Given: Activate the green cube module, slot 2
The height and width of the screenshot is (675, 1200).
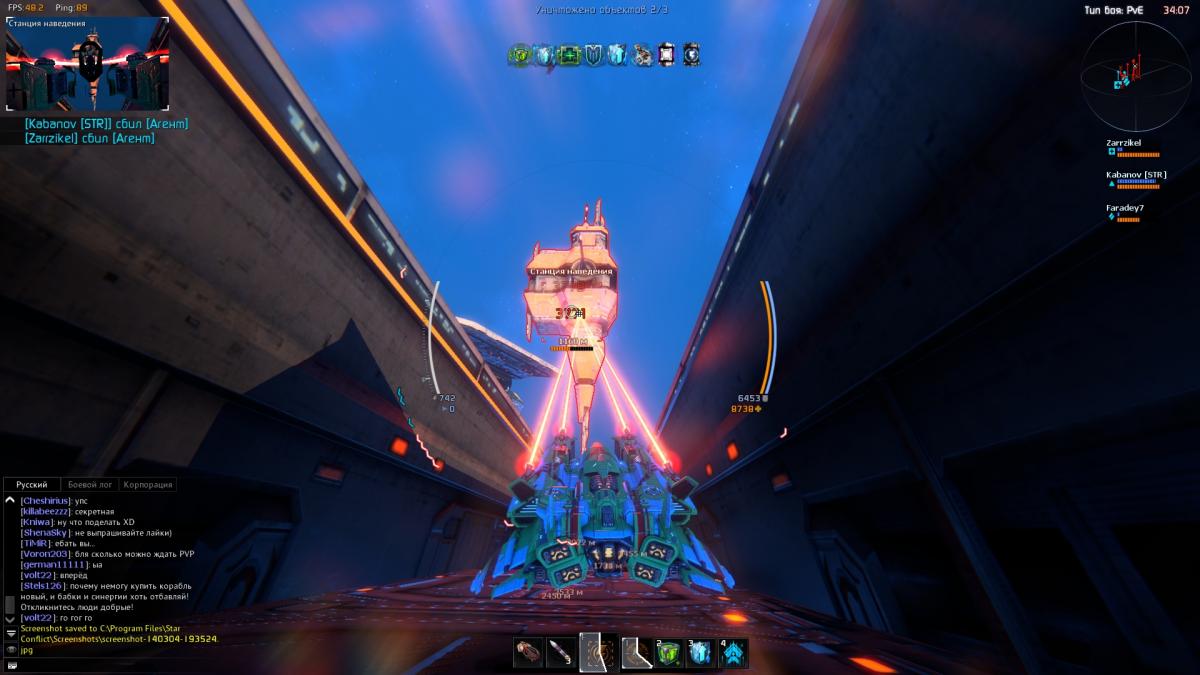Looking at the screenshot, I should (668, 653).
